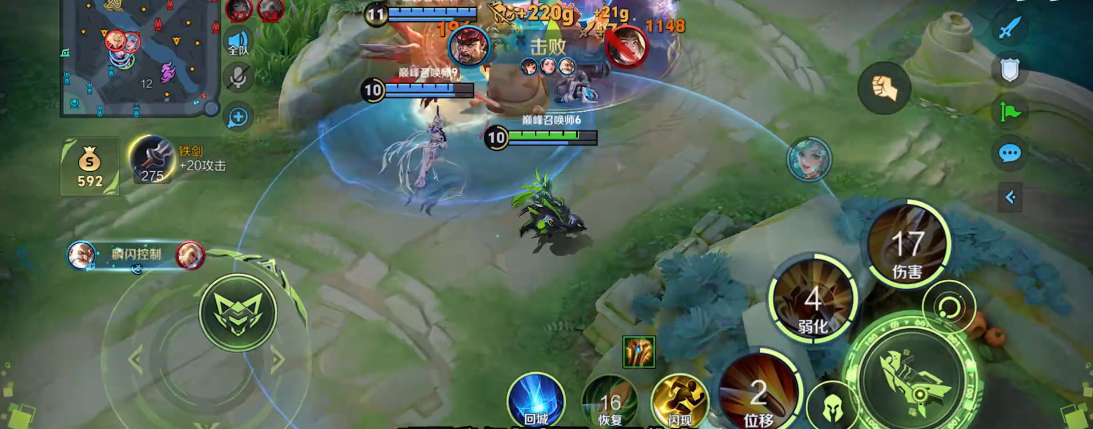Select the fist icon button
This screenshot has height=429, width=1093.
[x=884, y=88]
